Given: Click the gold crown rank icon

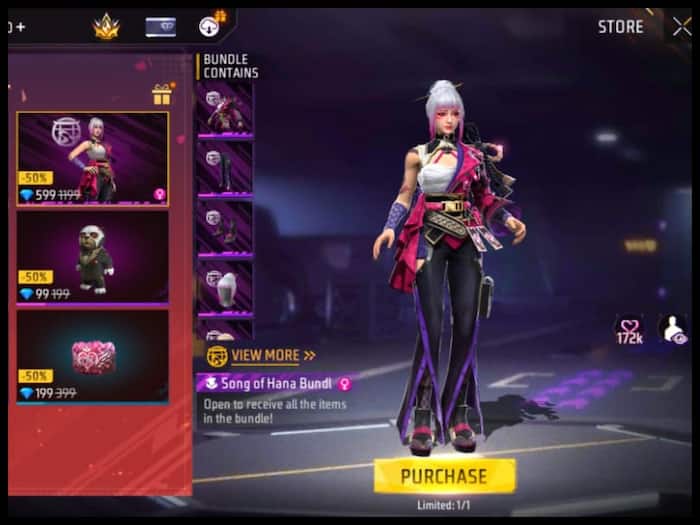Looking at the screenshot, I should click(107, 27).
